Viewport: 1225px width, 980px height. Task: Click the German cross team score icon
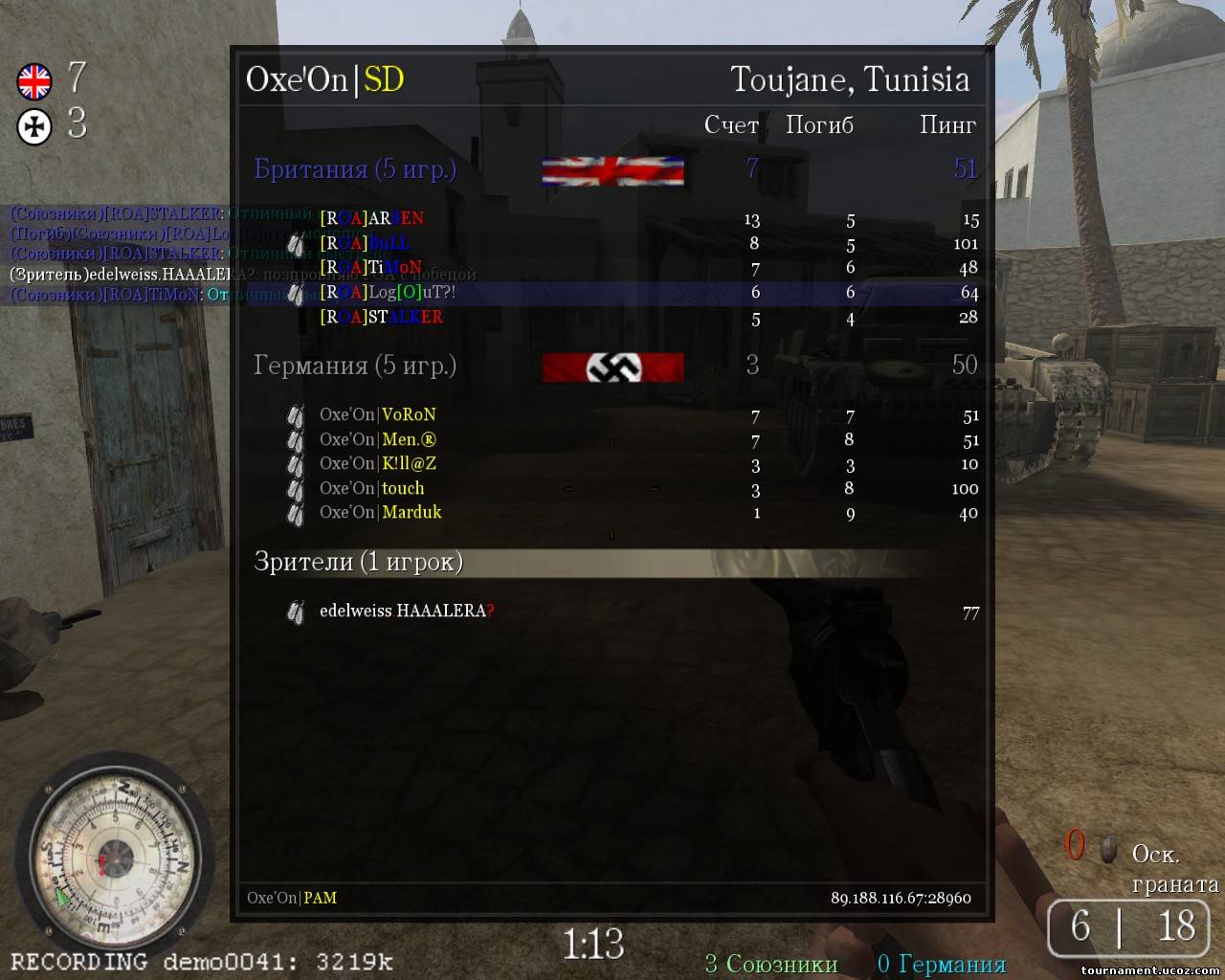pos(34,126)
